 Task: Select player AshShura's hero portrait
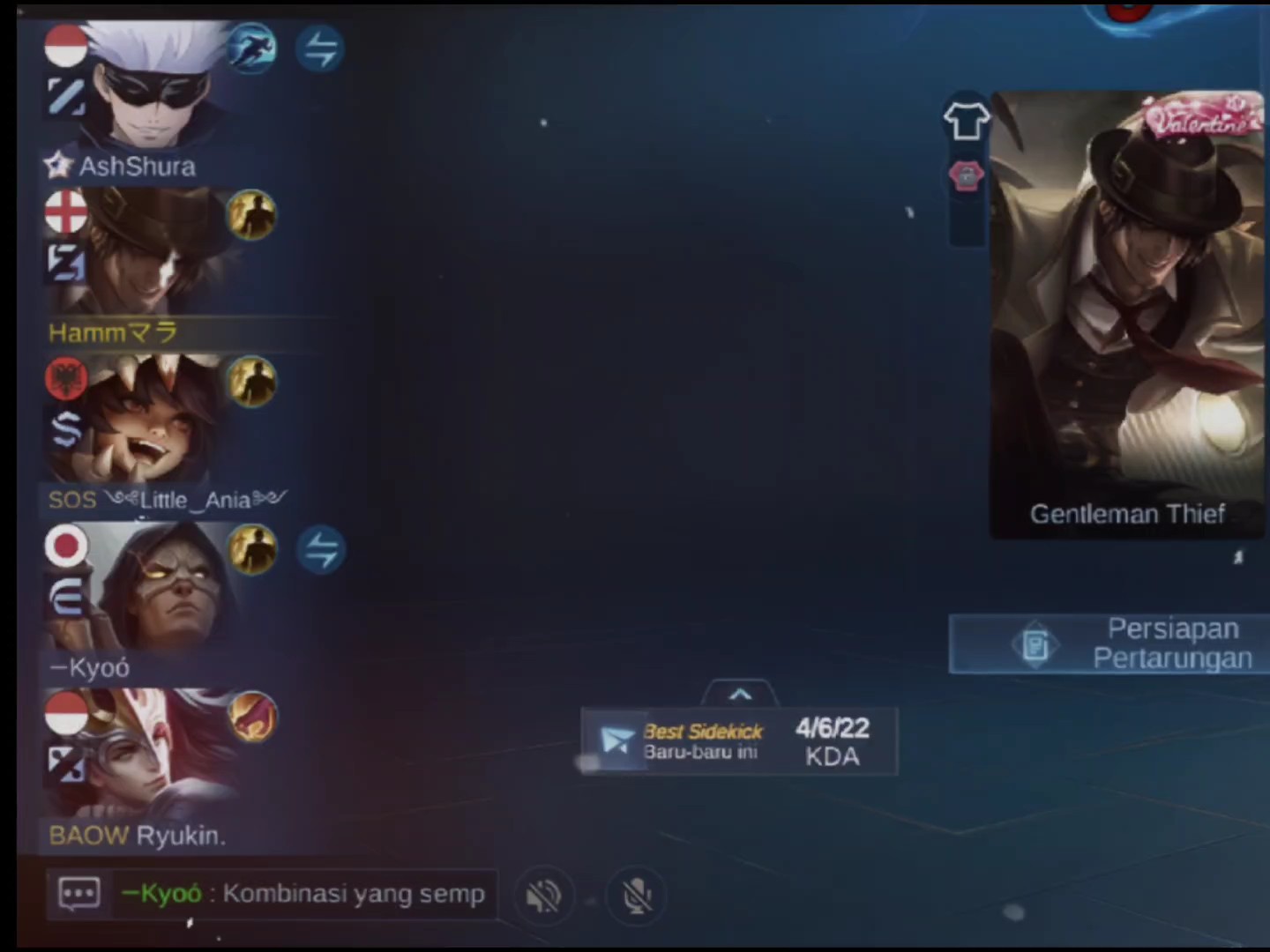pyautogui.click(x=154, y=88)
